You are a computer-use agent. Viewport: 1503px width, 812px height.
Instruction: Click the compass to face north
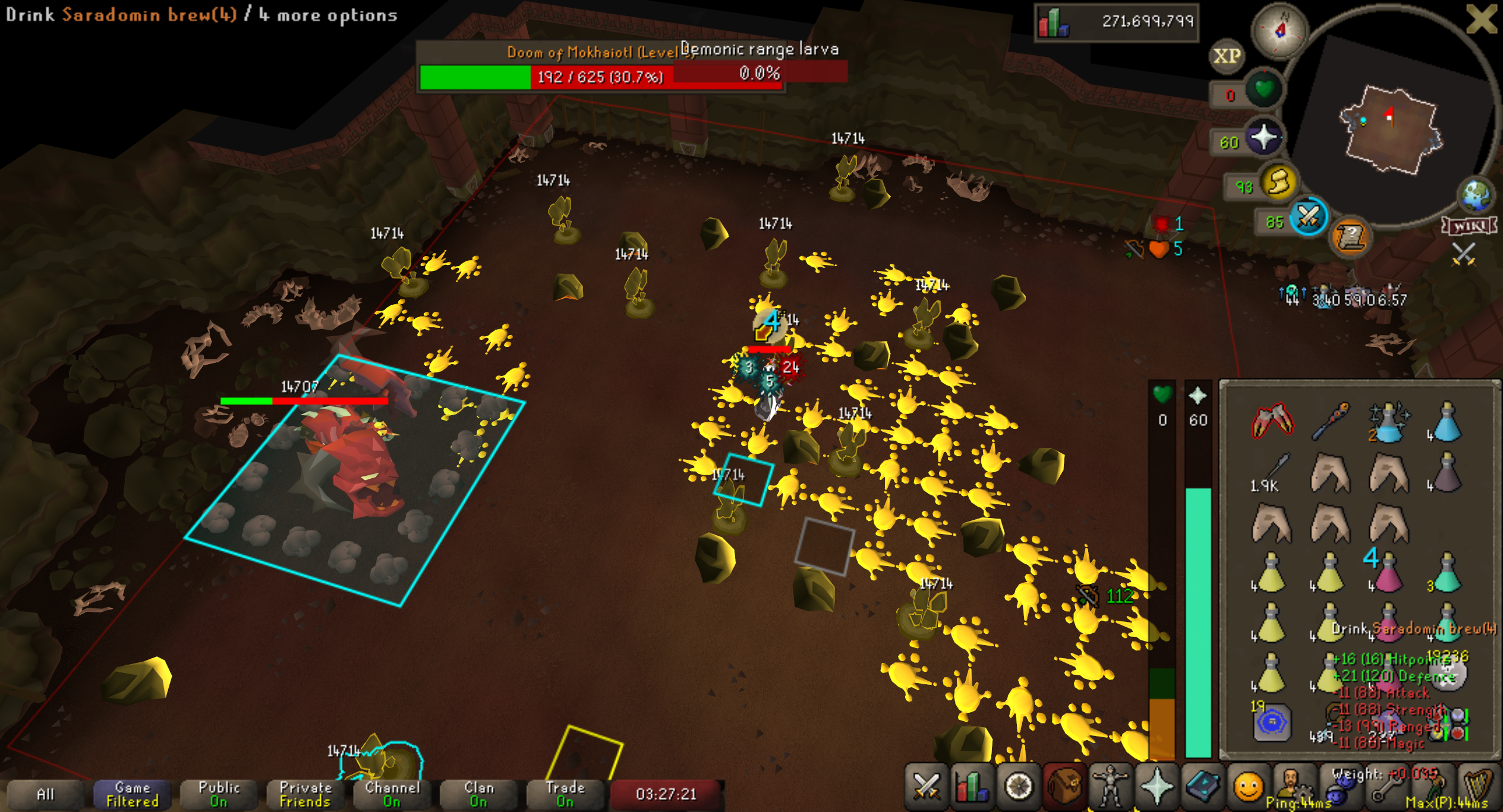(x=1280, y=31)
